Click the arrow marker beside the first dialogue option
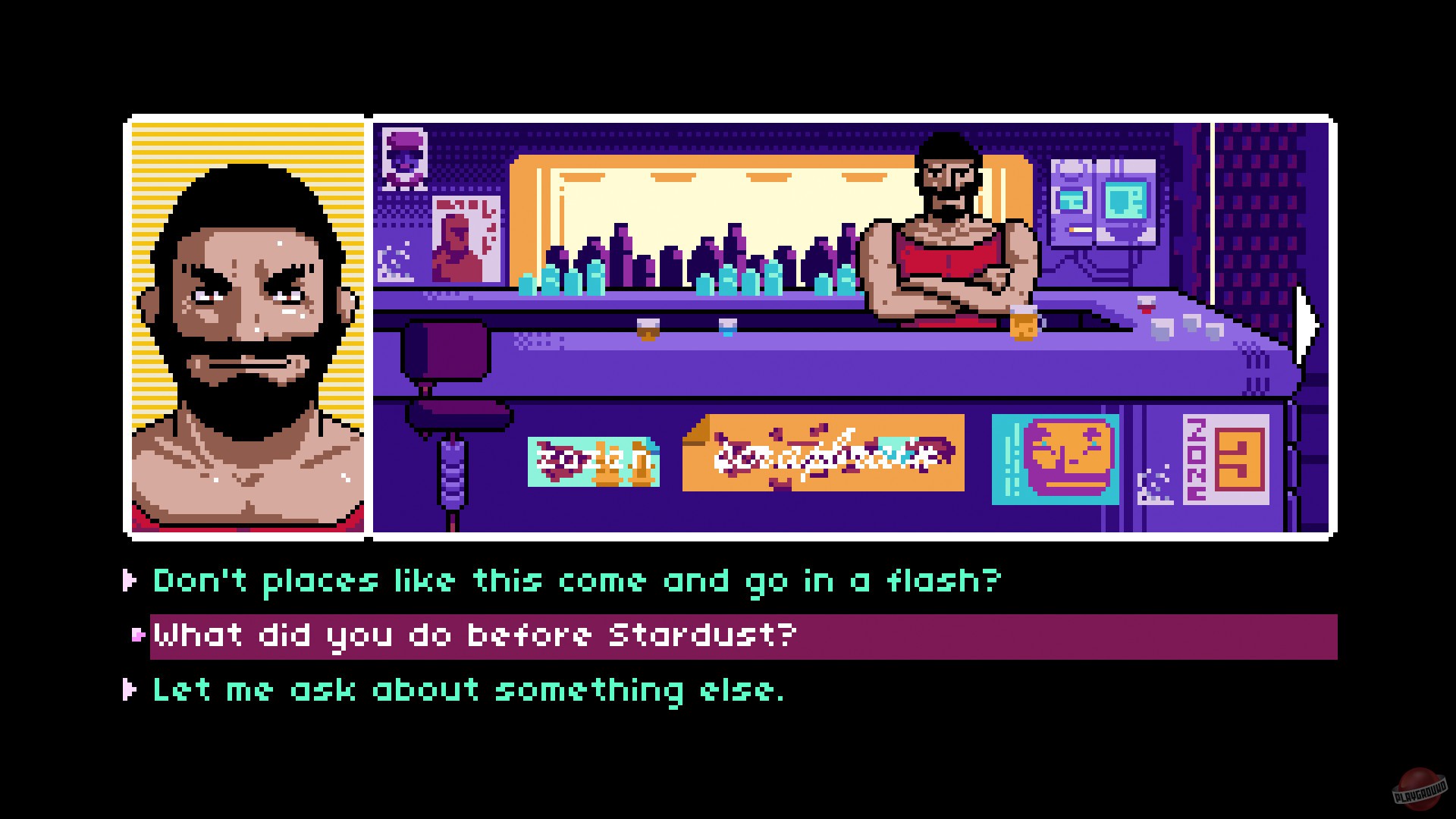 129,581
